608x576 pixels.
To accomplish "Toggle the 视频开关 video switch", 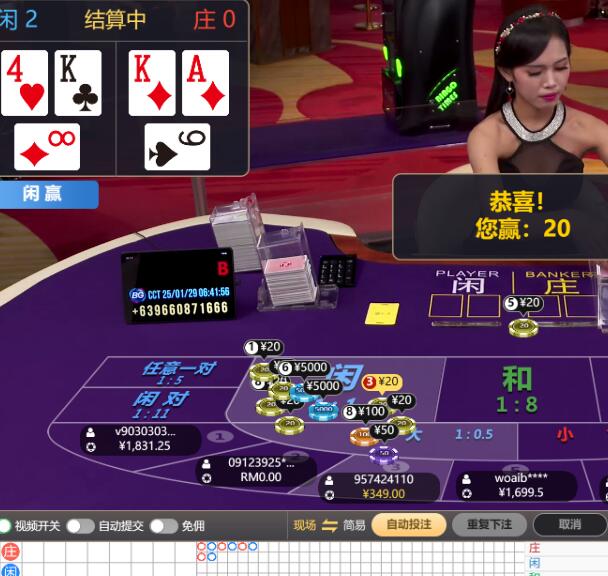I will pos(6,526).
